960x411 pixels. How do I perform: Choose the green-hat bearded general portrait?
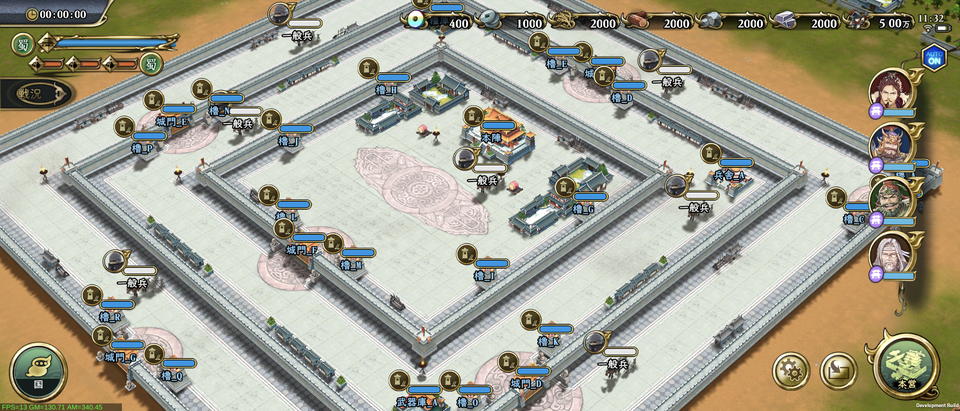point(888,198)
